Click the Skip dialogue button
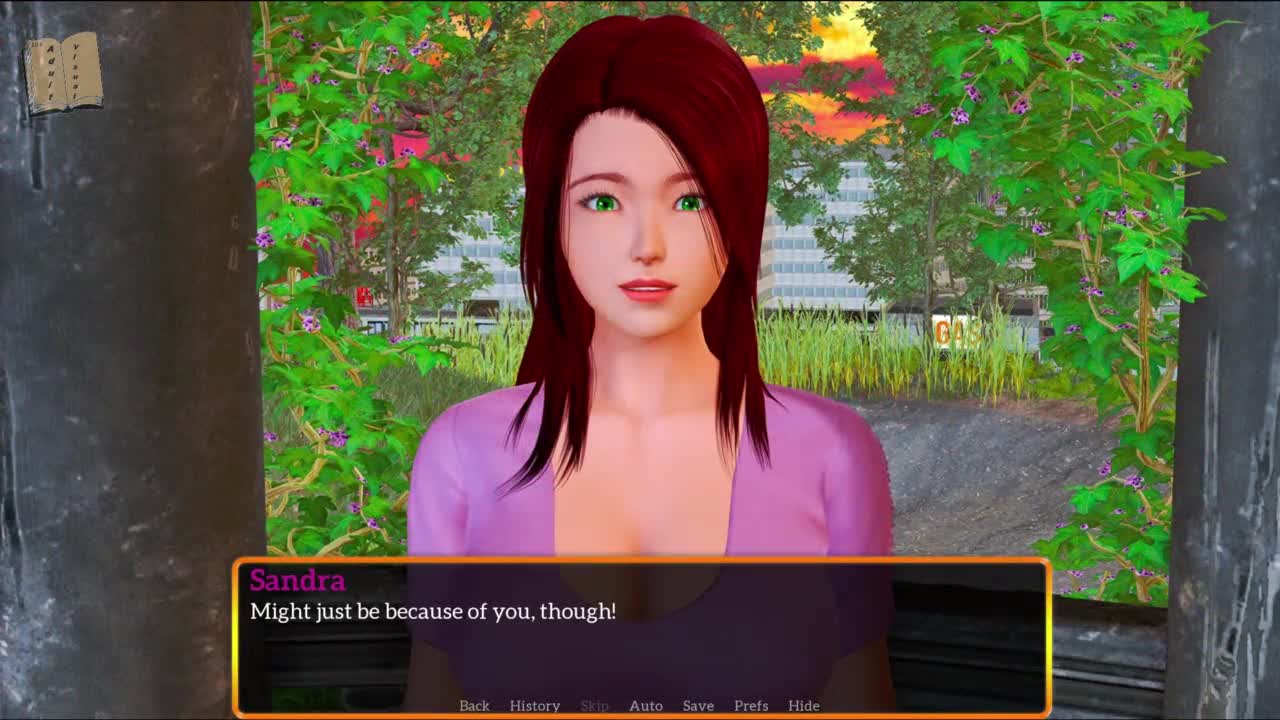1280x720 pixels. click(x=594, y=705)
